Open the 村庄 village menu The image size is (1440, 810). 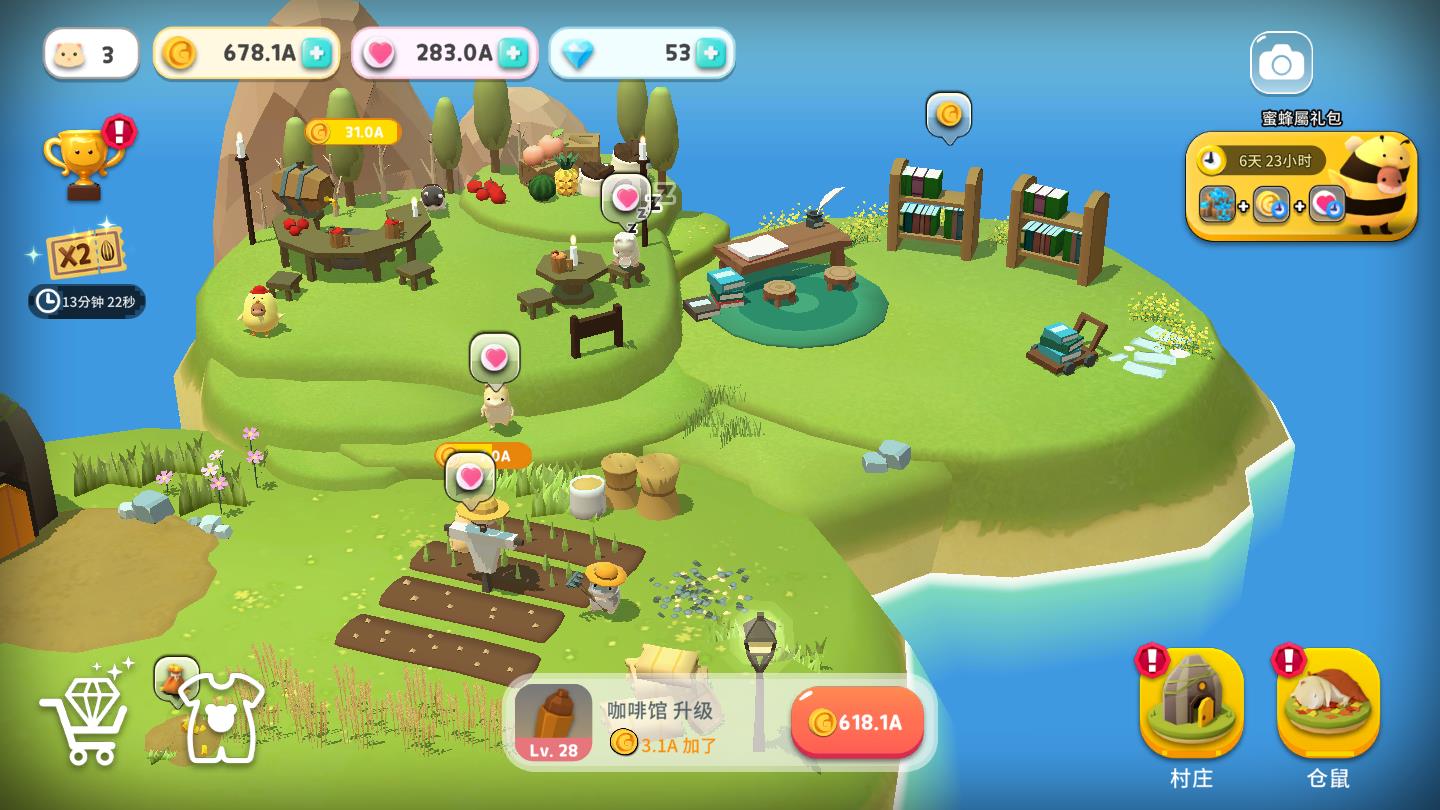click(x=1191, y=705)
